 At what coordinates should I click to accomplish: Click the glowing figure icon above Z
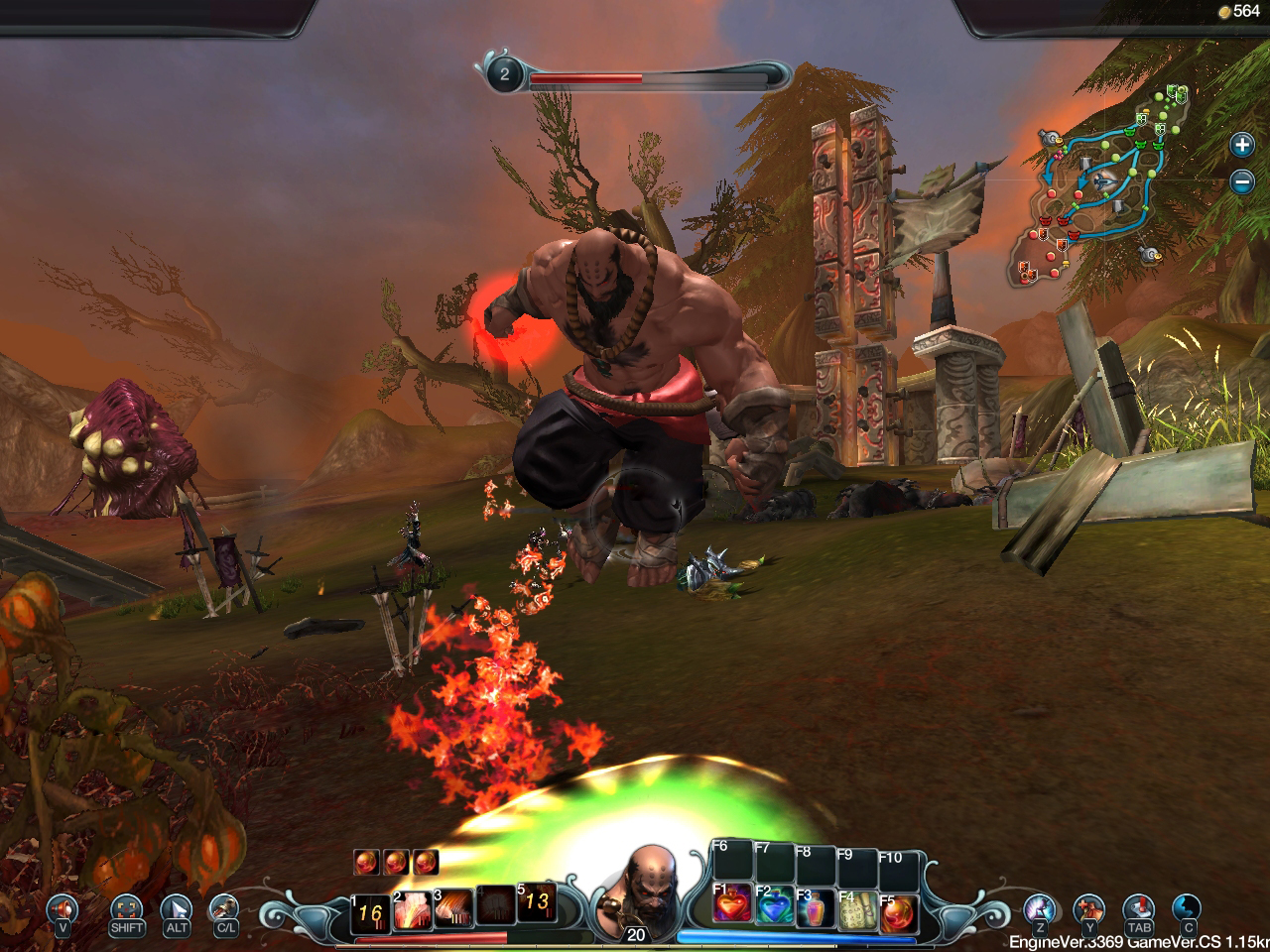1039,906
